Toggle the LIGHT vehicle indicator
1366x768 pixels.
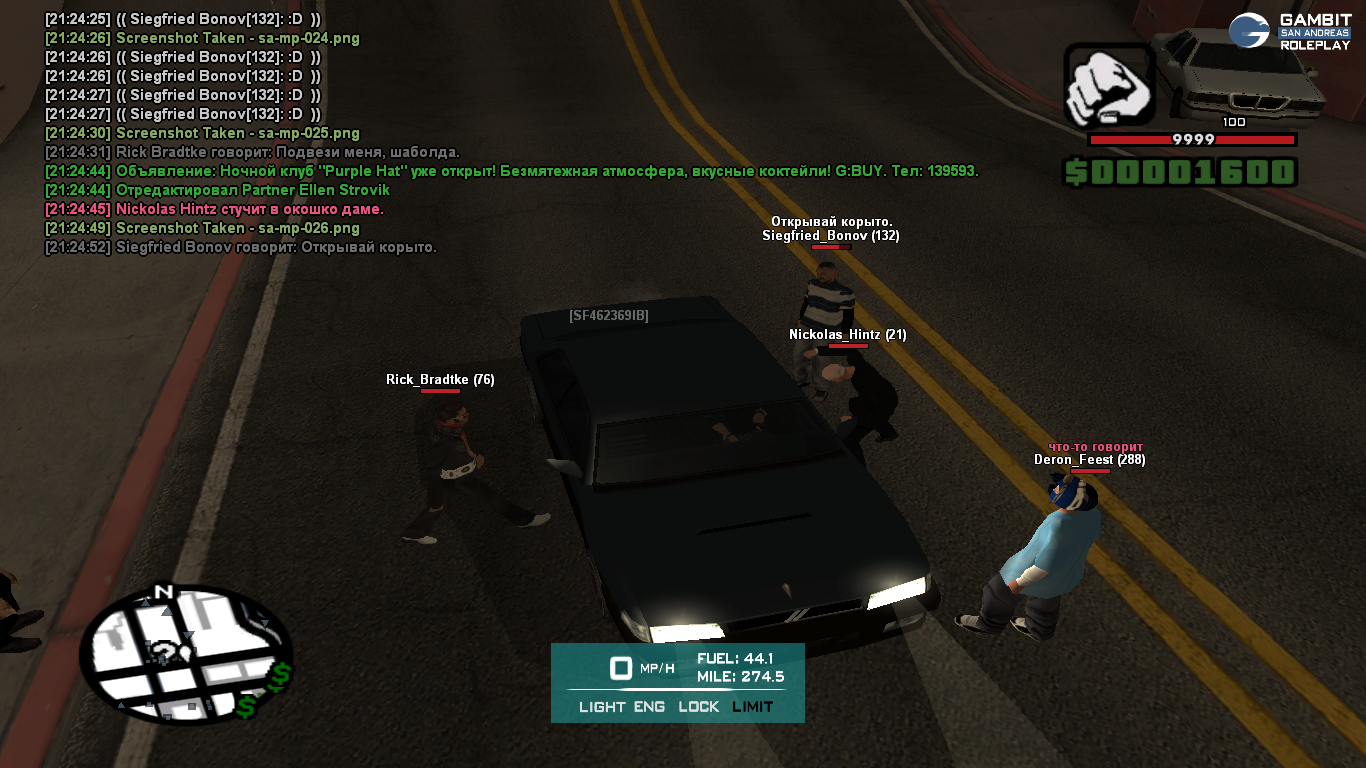(602, 707)
